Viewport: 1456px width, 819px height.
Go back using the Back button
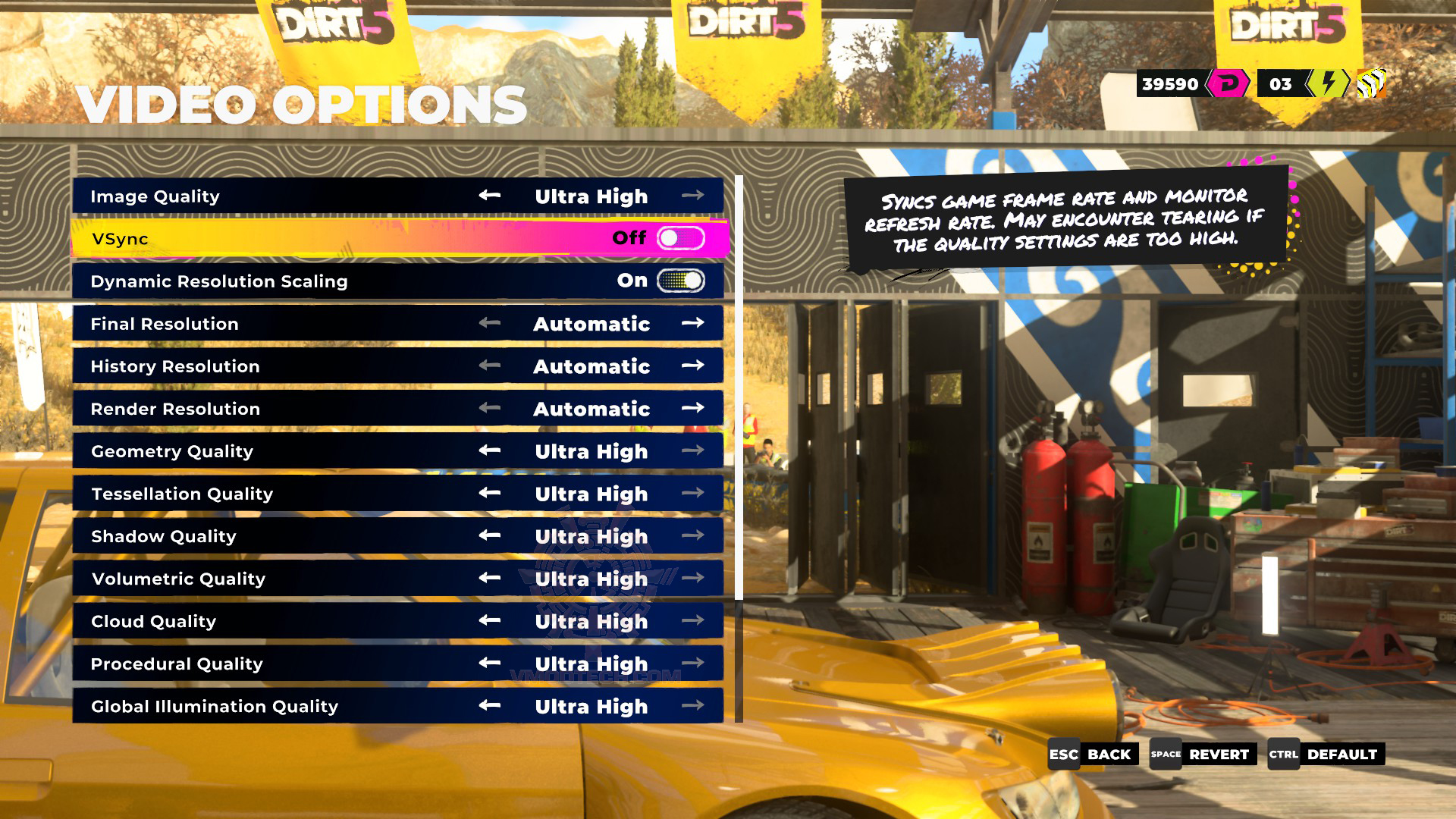coord(1093,754)
